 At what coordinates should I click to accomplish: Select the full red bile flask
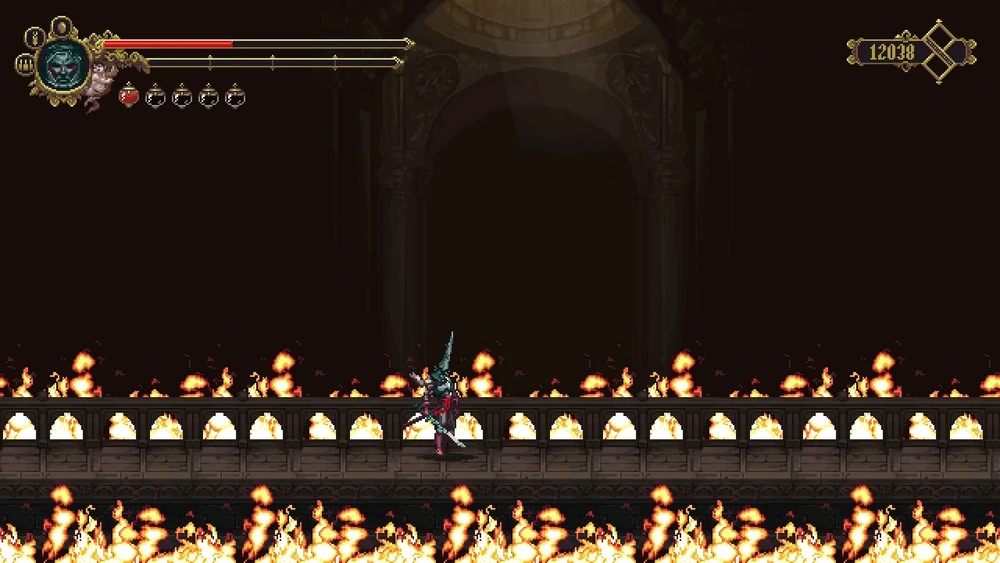[x=129, y=96]
